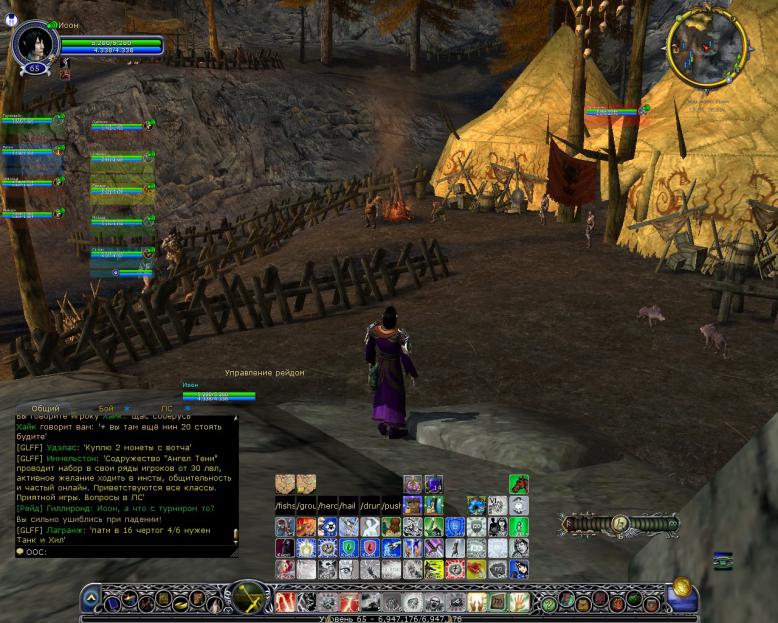Select the Управление рейдом raid label
Screen dimensions: 778x623
pos(264,372)
